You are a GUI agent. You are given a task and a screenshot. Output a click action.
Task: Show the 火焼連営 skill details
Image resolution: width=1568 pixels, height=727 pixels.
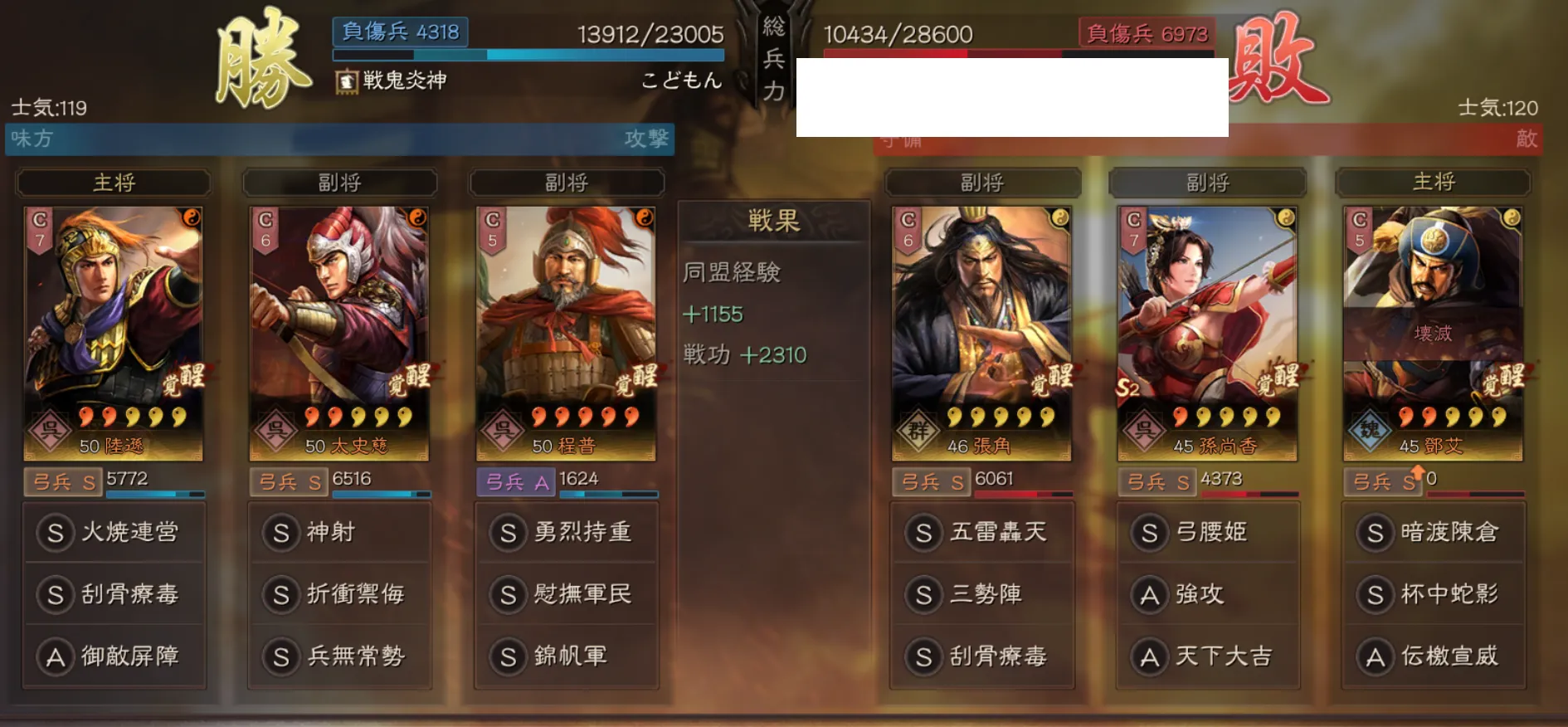point(114,532)
